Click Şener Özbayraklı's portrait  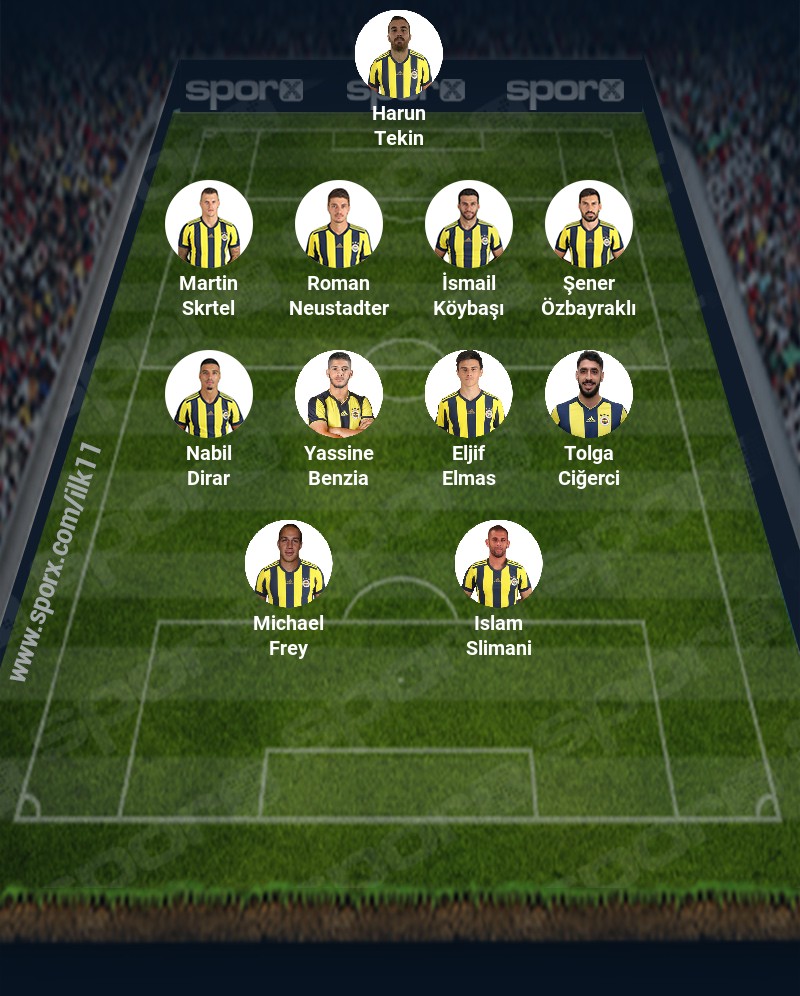589,224
